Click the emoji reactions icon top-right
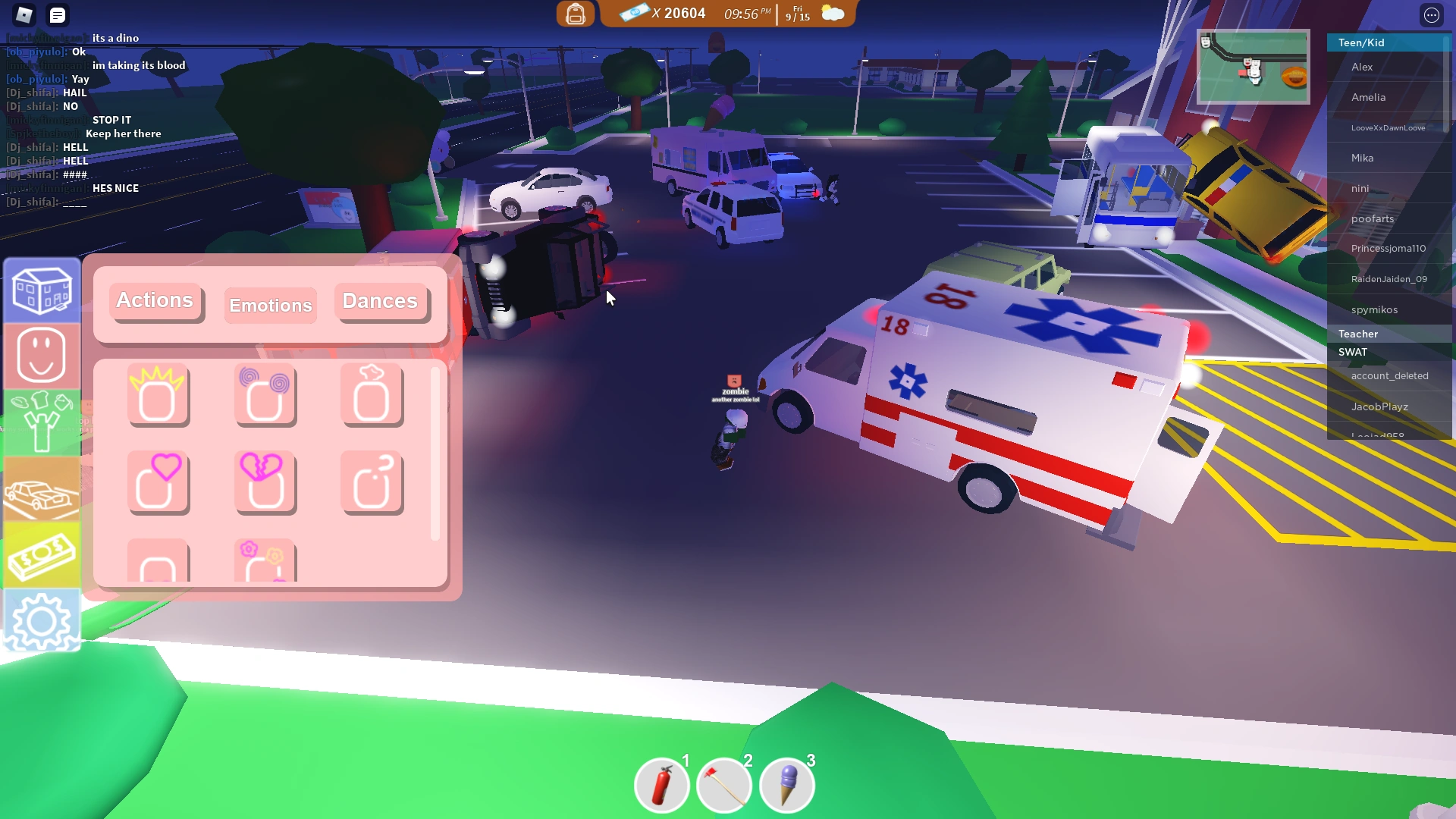1456x819 pixels. click(1432, 15)
